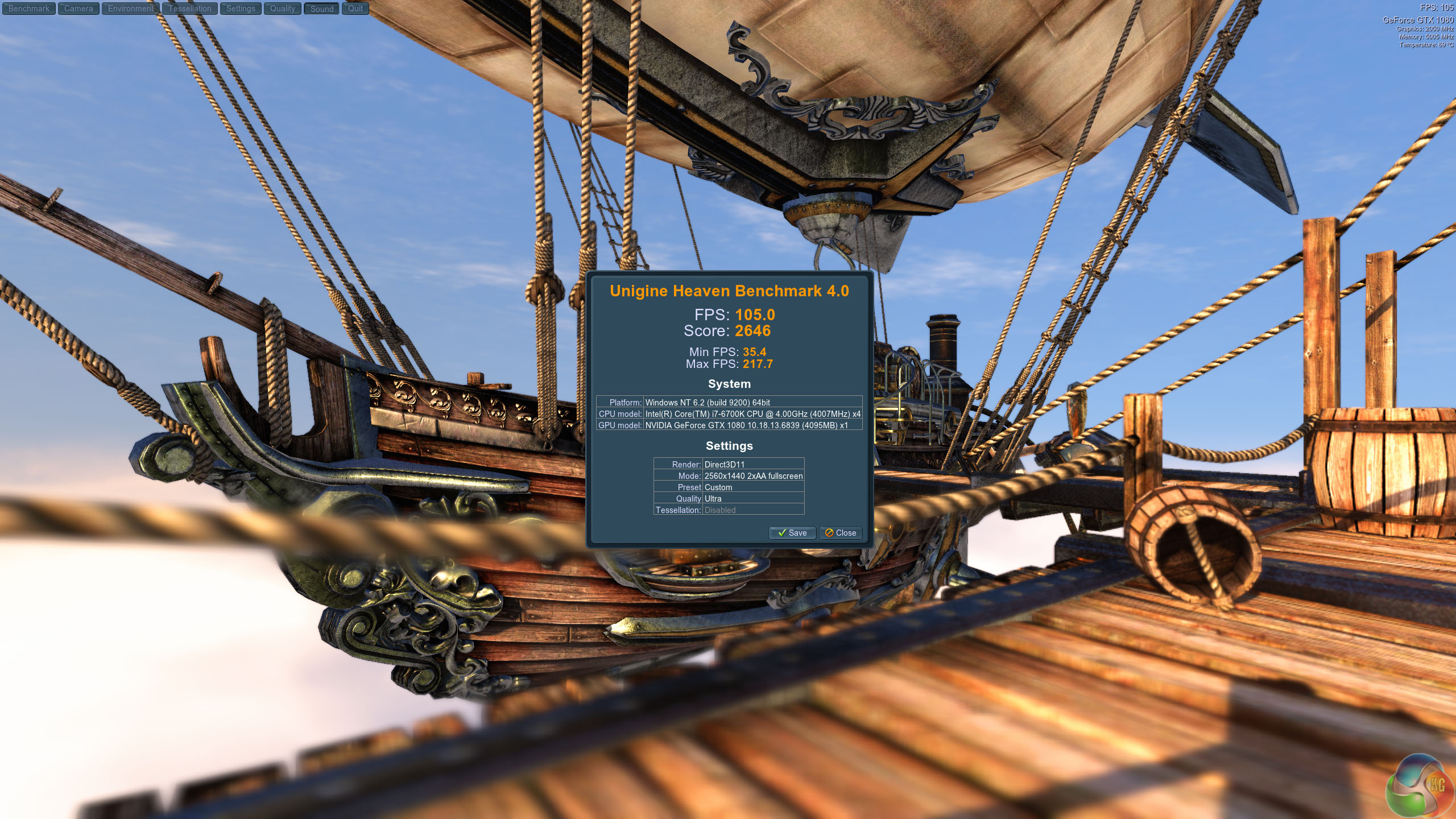The height and width of the screenshot is (819, 1456).
Task: Open the Settings button in top bar
Action: pyautogui.click(x=241, y=9)
